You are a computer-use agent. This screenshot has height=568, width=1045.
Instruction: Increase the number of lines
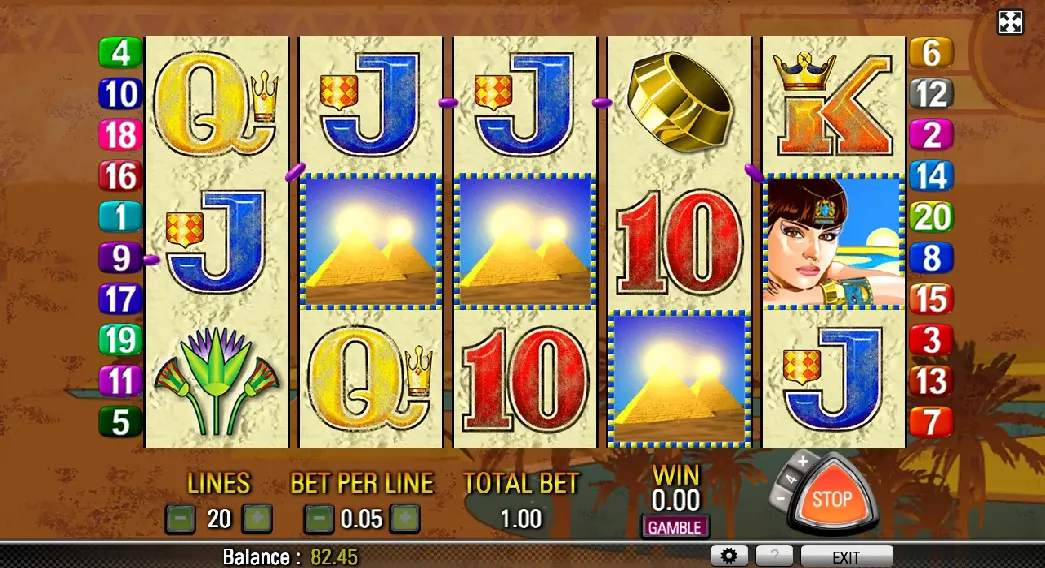point(257,518)
